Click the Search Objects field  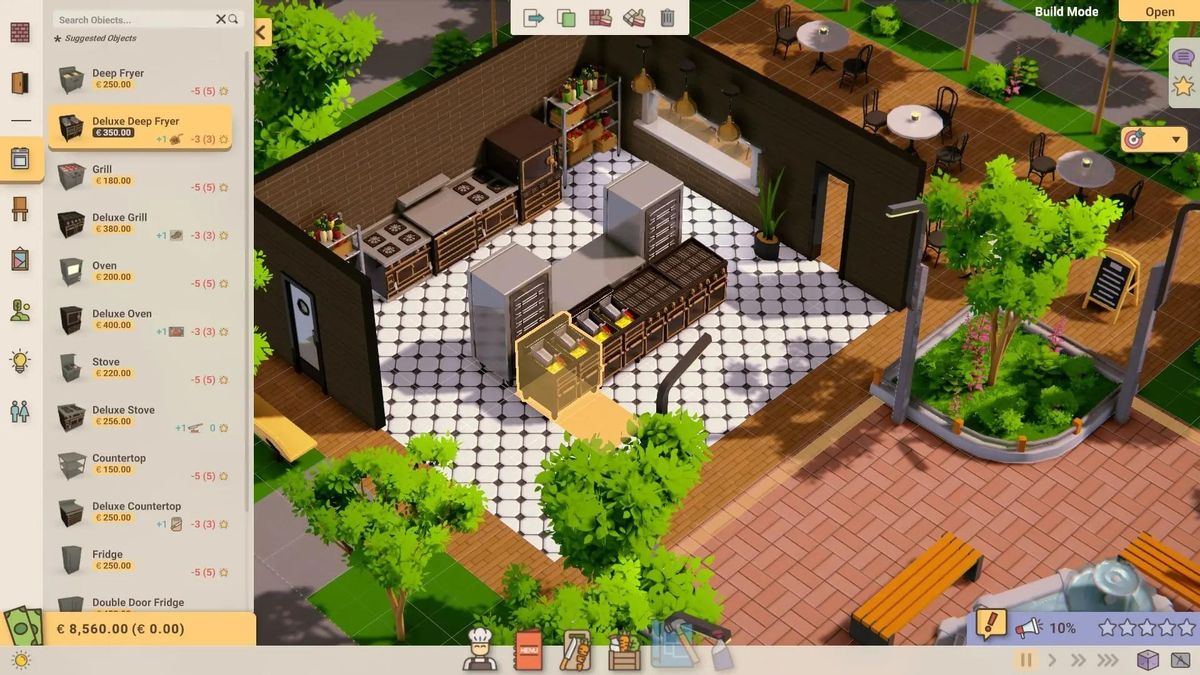click(x=135, y=19)
